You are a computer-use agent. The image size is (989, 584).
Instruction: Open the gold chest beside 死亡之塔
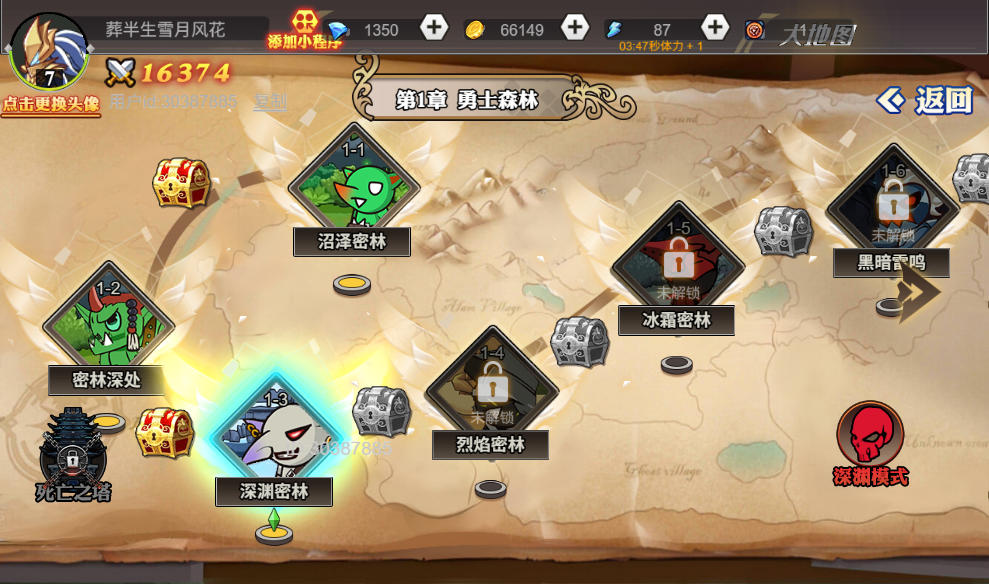[x=164, y=432]
